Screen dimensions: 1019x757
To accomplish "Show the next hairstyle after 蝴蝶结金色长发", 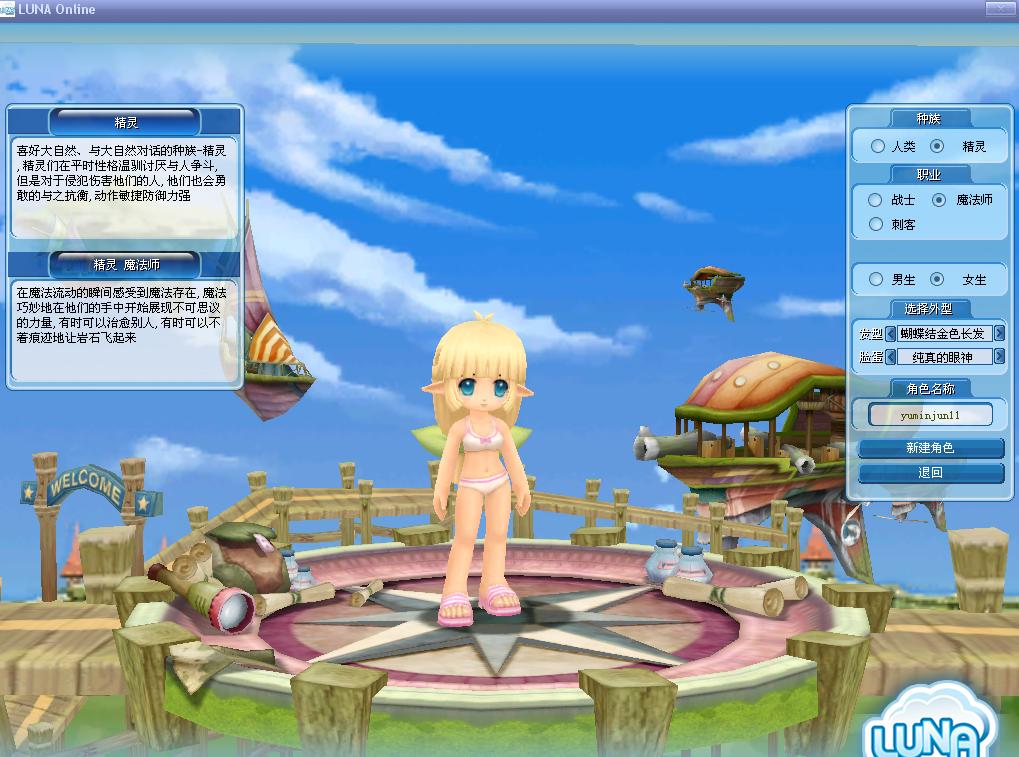I will [x=998, y=334].
